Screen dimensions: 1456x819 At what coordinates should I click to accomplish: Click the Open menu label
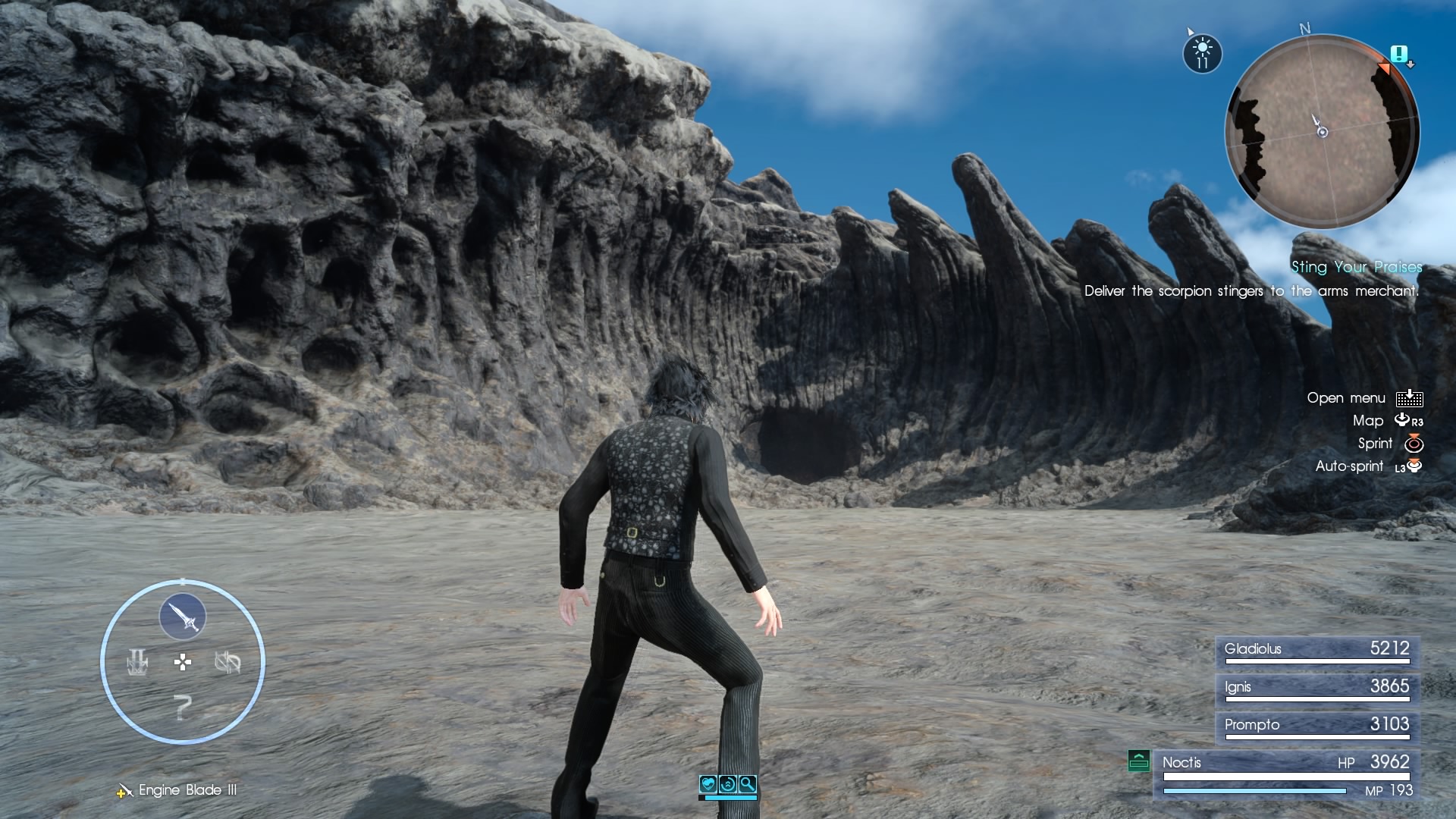point(1347,397)
